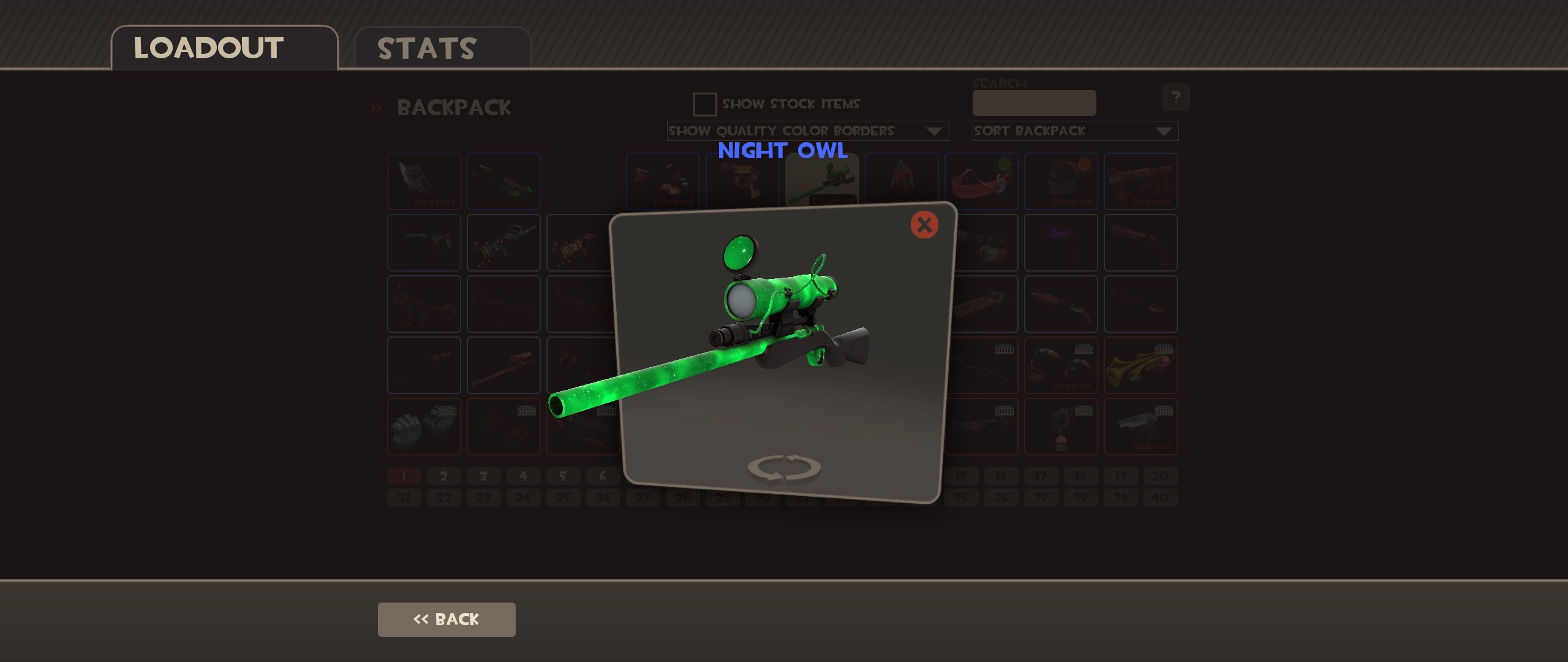The height and width of the screenshot is (662, 1568).
Task: Select the equipped pistol in the bottom row
Action: (1140, 427)
